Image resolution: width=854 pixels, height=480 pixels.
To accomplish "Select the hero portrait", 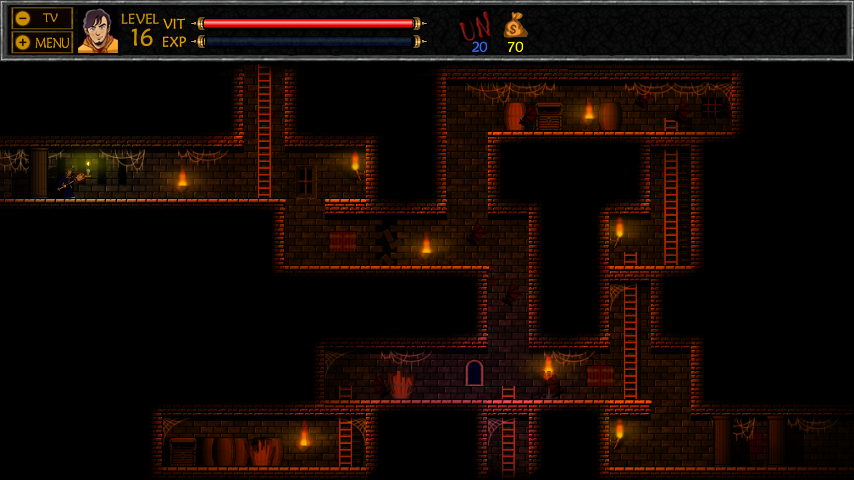I will point(97,31).
